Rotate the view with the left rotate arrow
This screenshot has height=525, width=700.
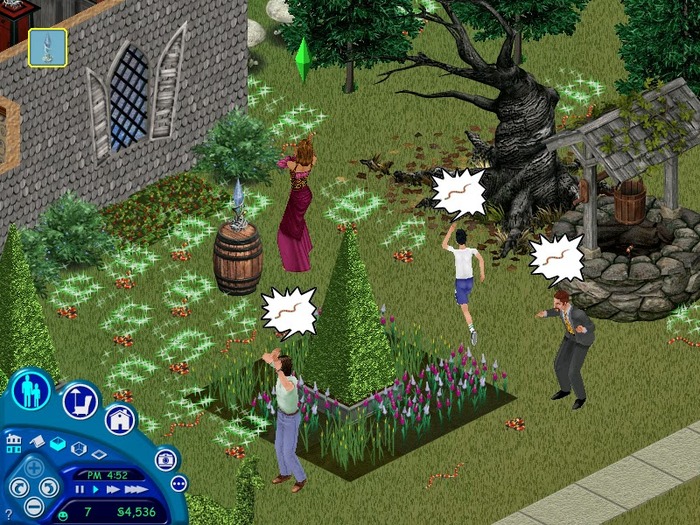point(18,489)
